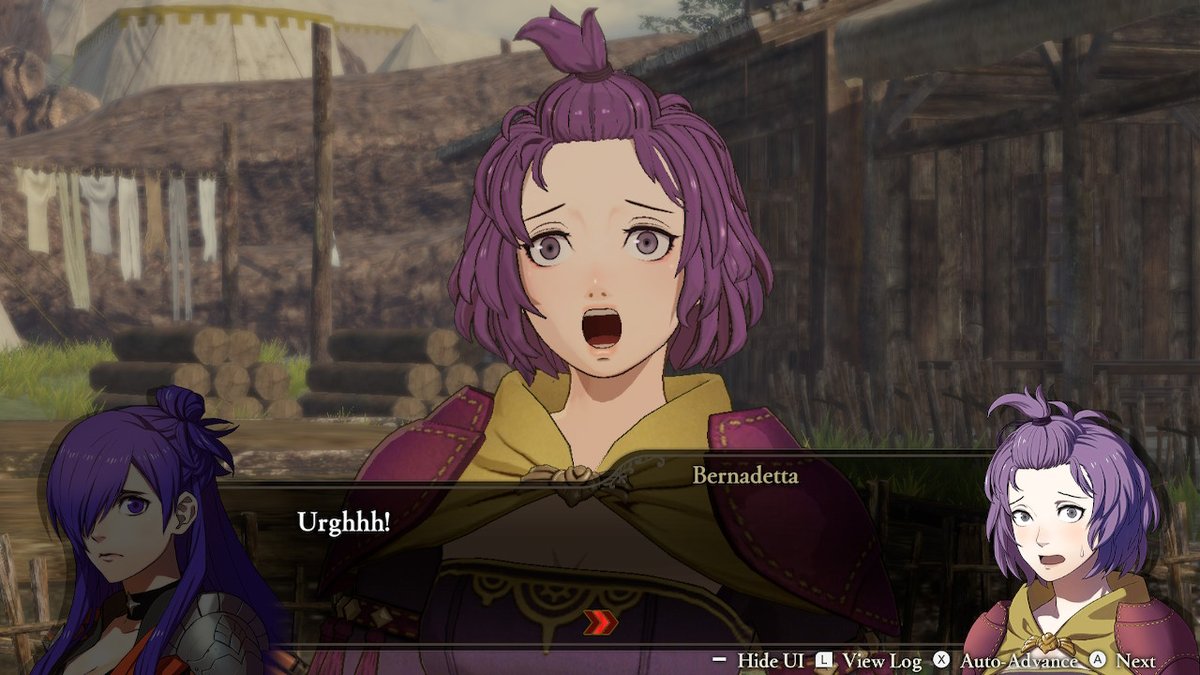Choose the Next option
This screenshot has height=675, width=1200.
point(1125,660)
